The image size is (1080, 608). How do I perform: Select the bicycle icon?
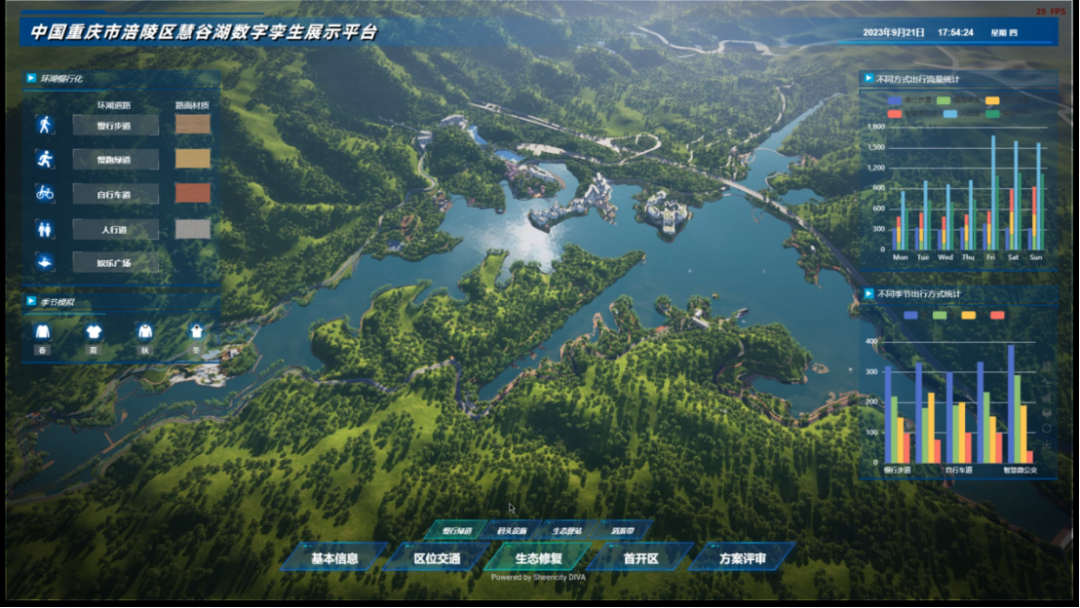pyautogui.click(x=44, y=193)
